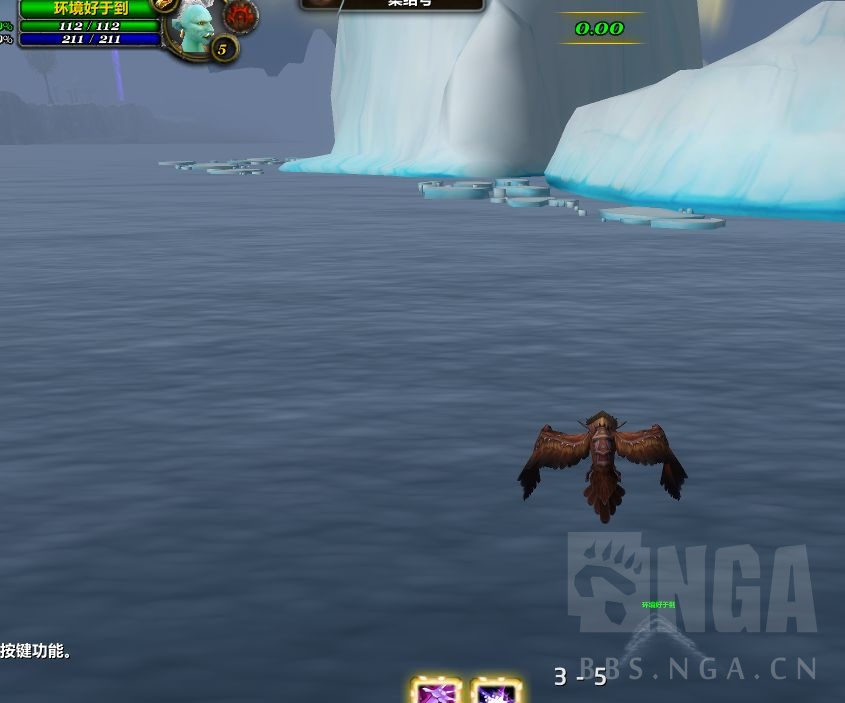Select the troll player portrait
845x703 pixels.
[x=193, y=26]
